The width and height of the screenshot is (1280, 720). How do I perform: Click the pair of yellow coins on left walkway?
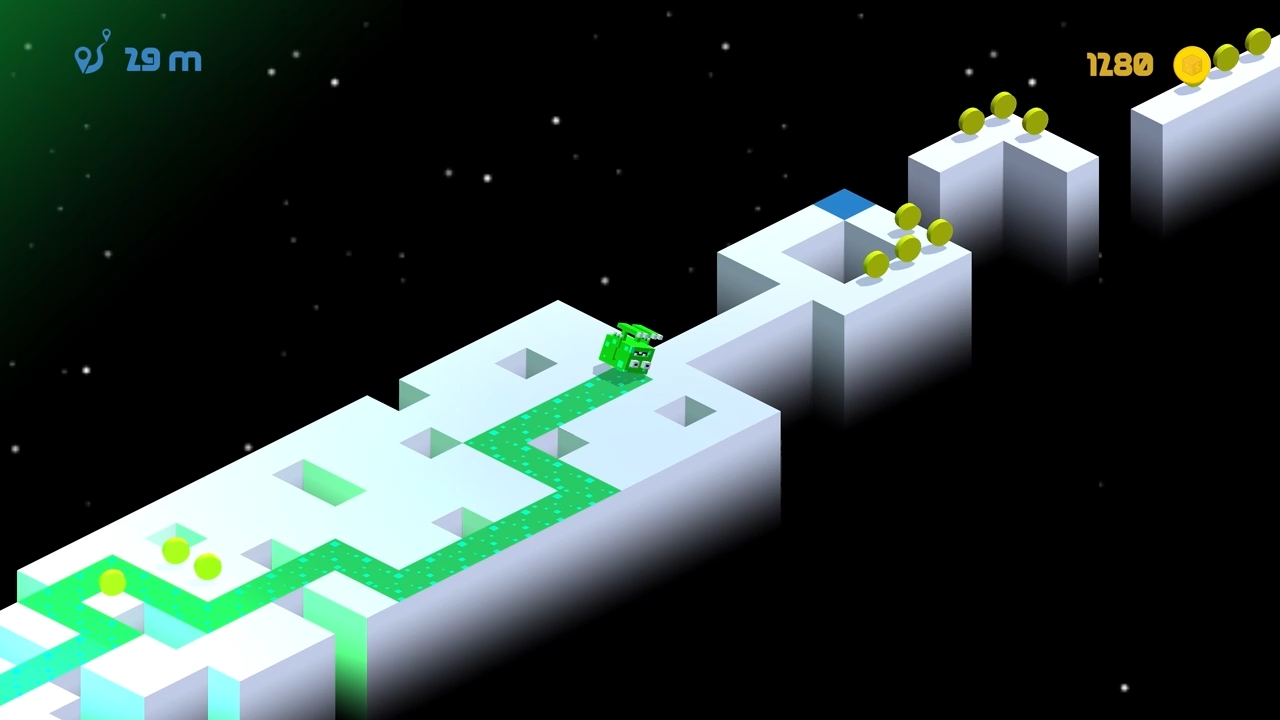click(190, 560)
